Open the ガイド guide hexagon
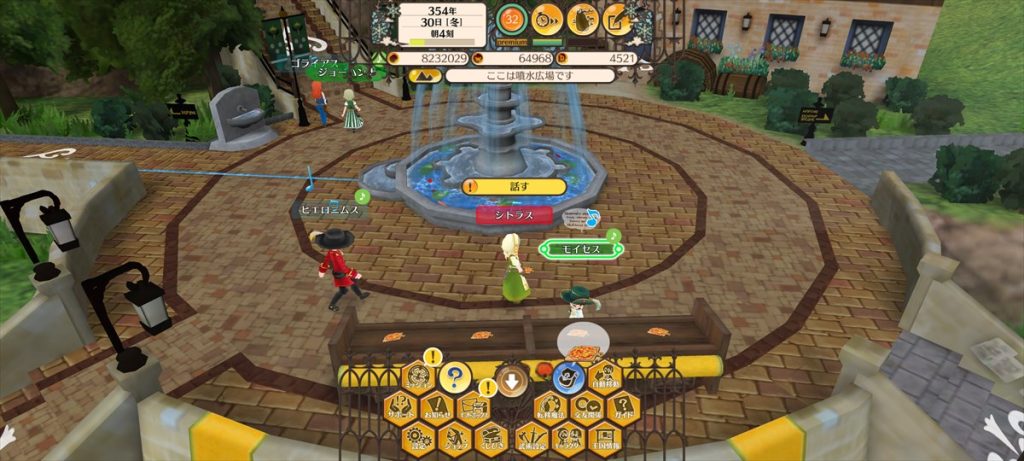Screen dimensions: 1024x461 coord(622,408)
